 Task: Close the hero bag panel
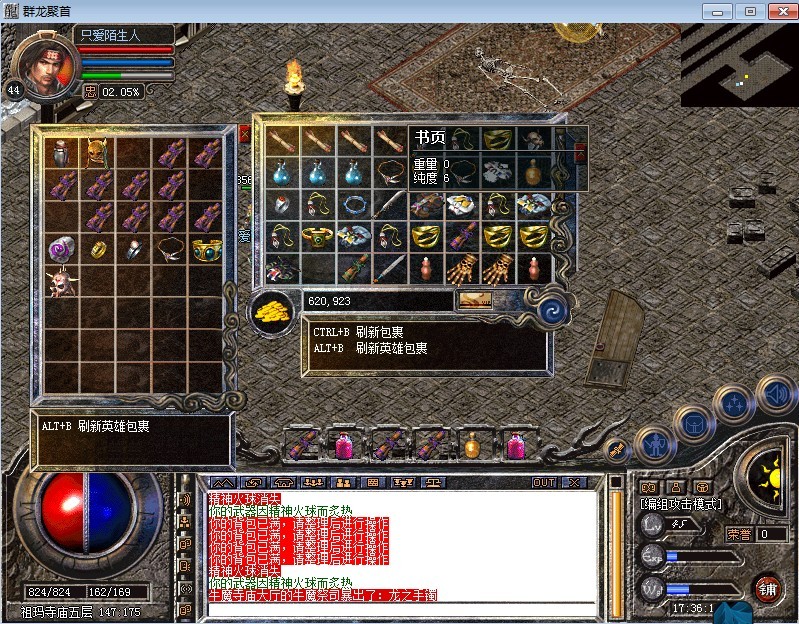244,134
